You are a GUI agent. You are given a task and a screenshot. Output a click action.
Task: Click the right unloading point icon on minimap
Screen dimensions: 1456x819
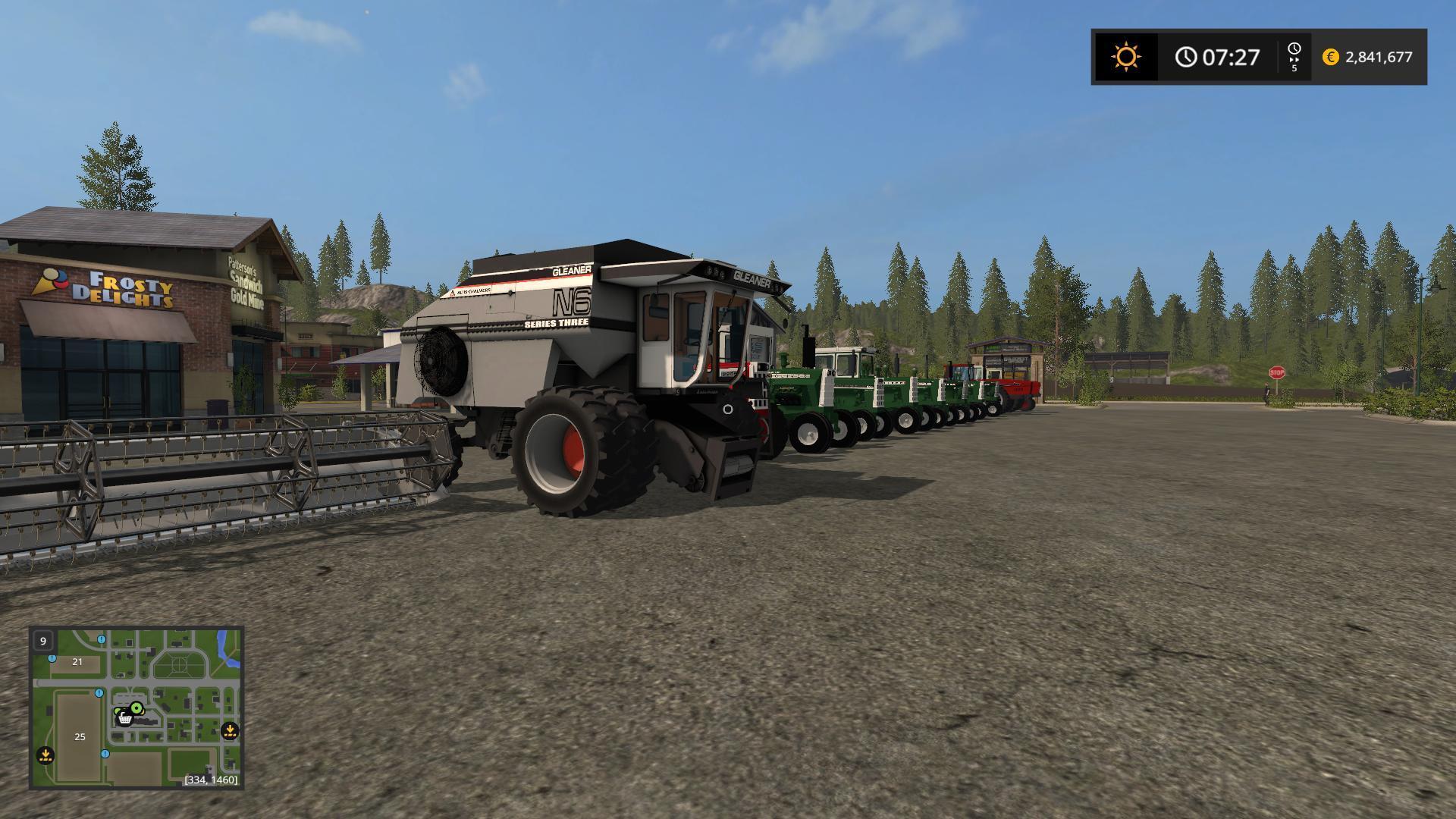[231, 731]
